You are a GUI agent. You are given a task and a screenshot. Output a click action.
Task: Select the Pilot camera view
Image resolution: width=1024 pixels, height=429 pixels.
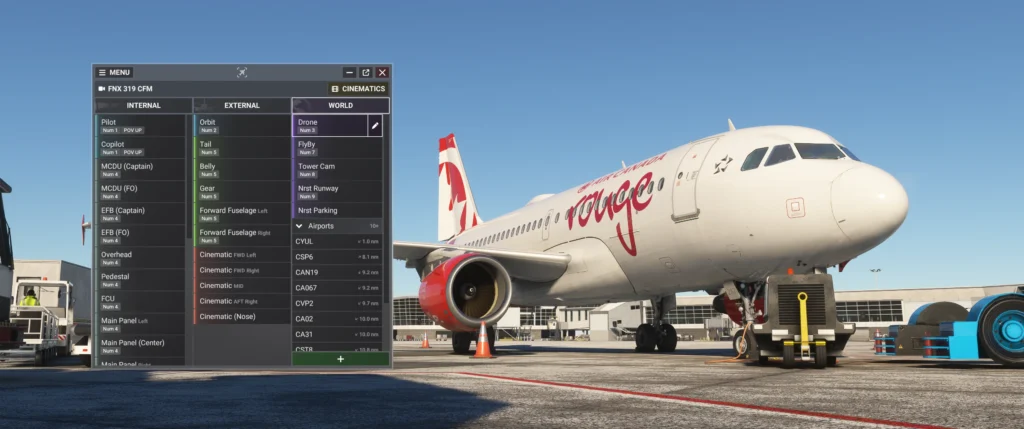point(140,125)
